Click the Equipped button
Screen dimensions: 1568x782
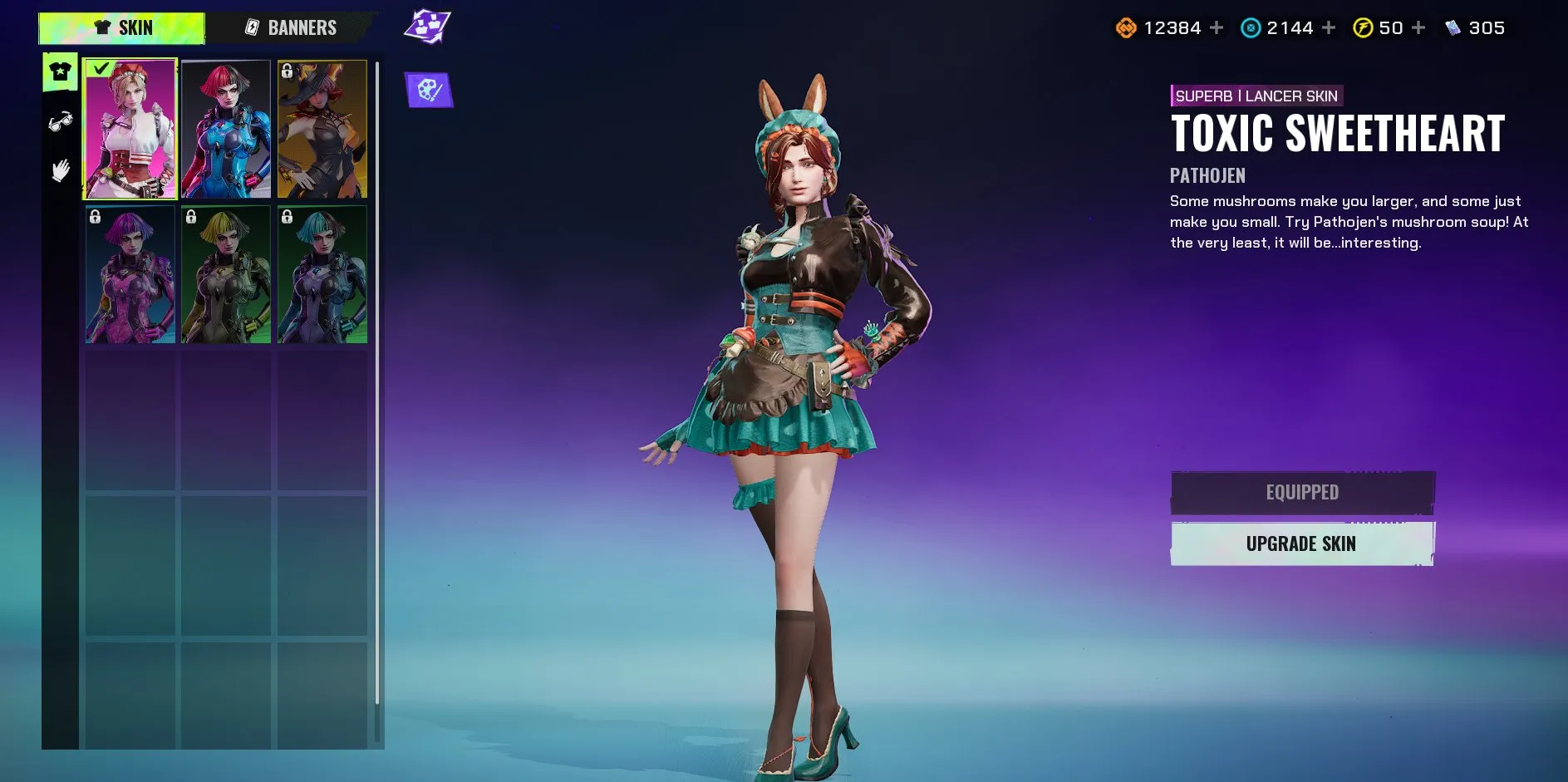[1301, 493]
